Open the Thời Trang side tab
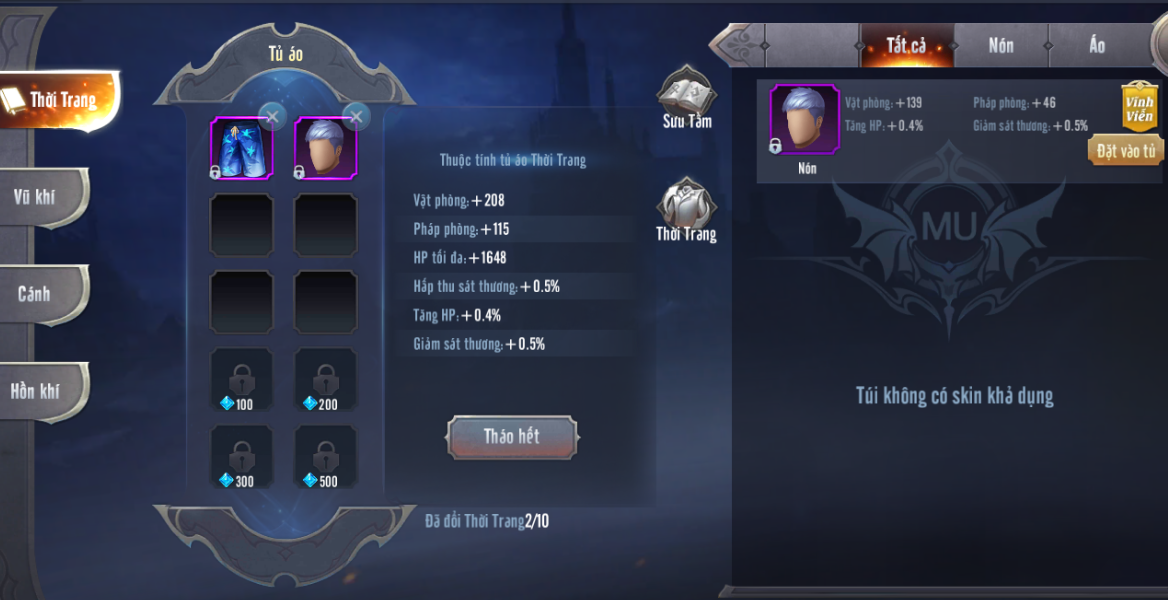The height and width of the screenshot is (600, 1168). point(60,100)
